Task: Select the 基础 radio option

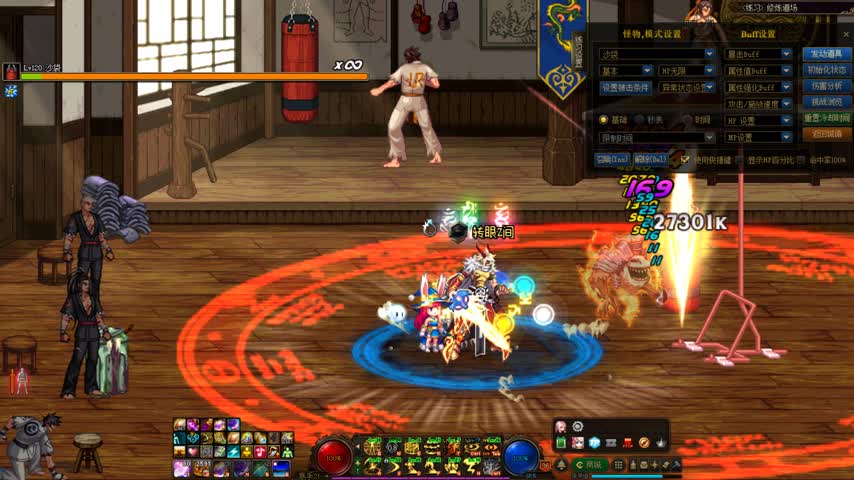Action: (603, 120)
